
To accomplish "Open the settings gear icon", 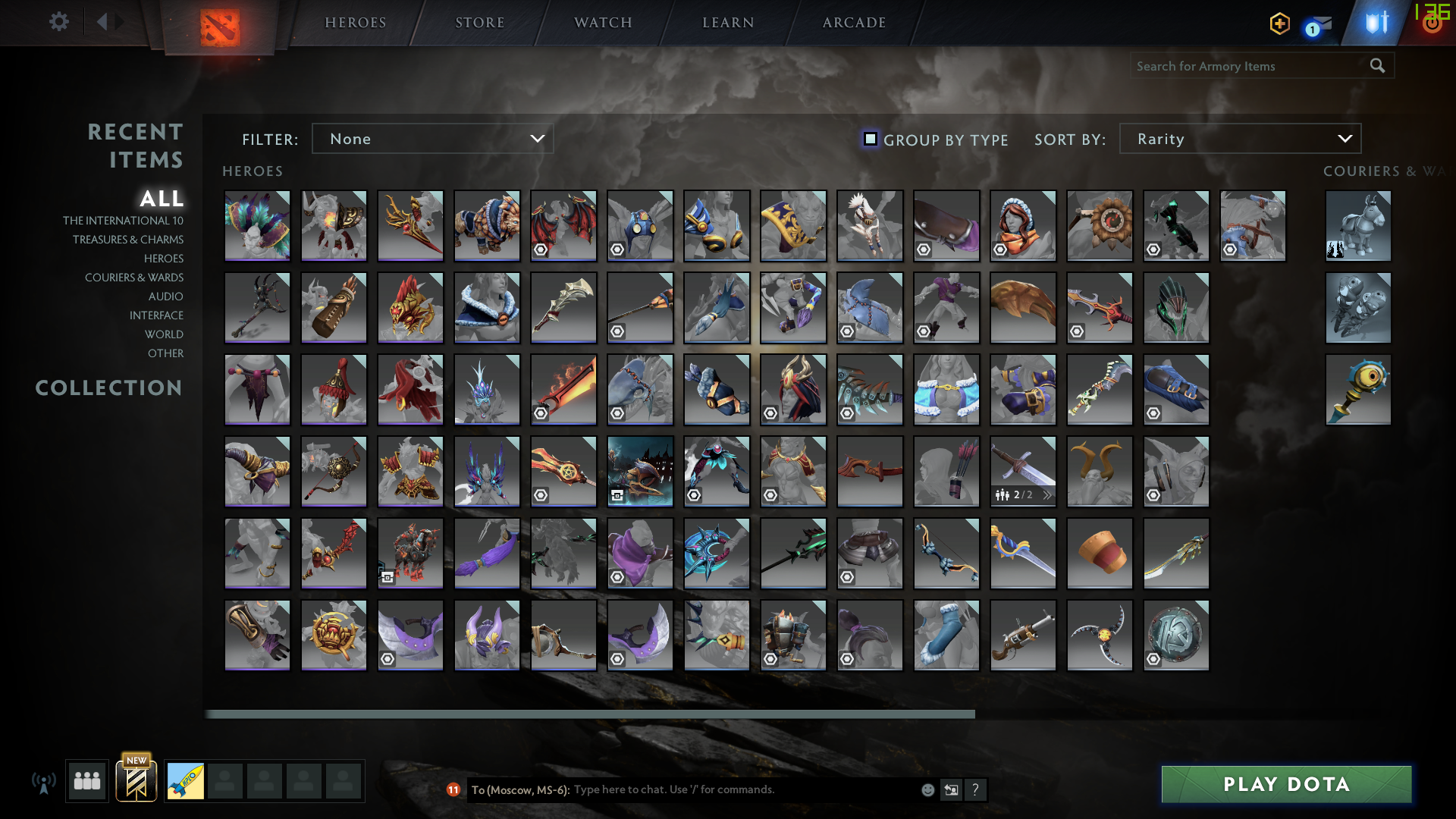I will point(59,21).
